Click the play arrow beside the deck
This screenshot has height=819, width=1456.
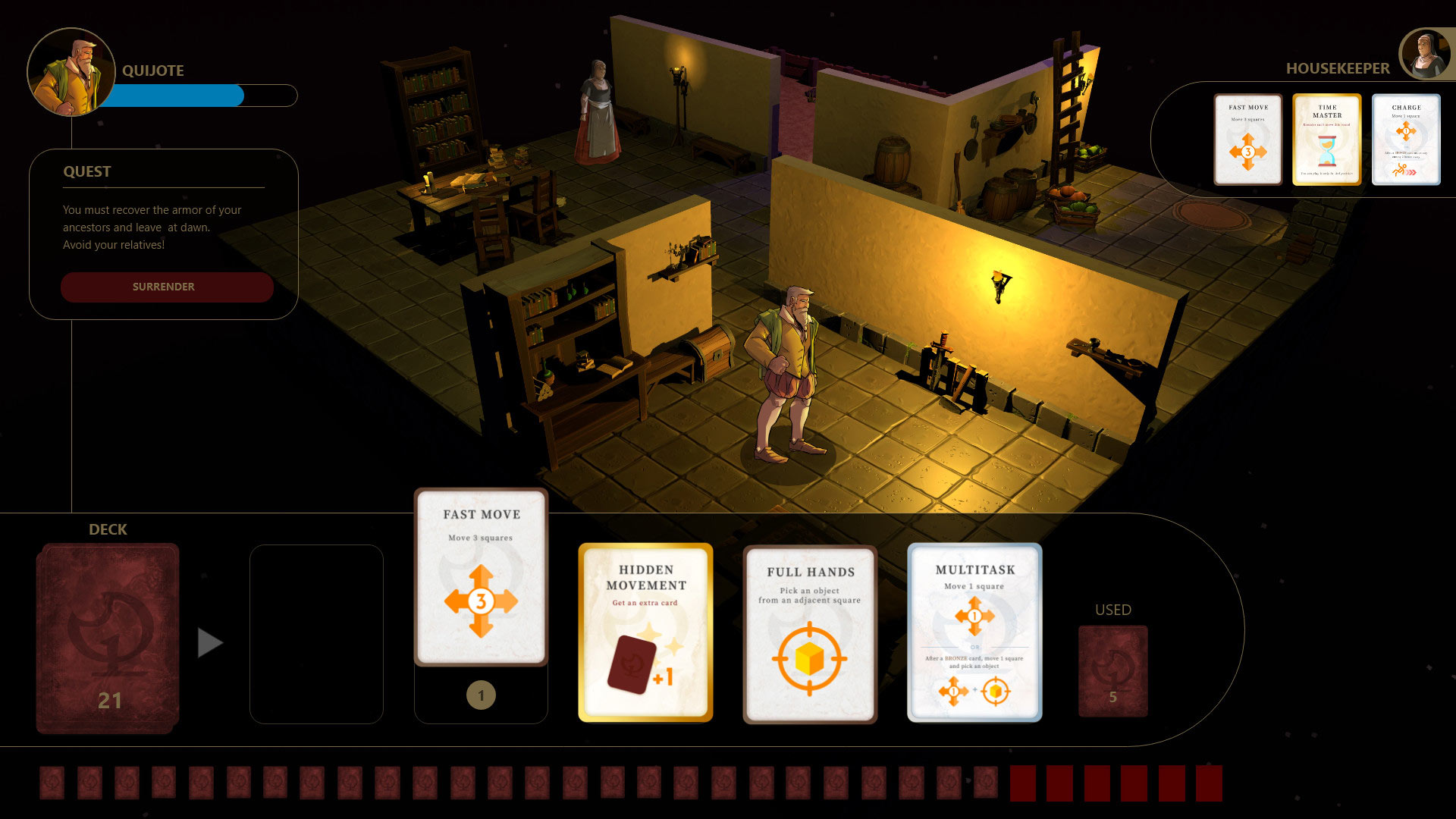(210, 642)
